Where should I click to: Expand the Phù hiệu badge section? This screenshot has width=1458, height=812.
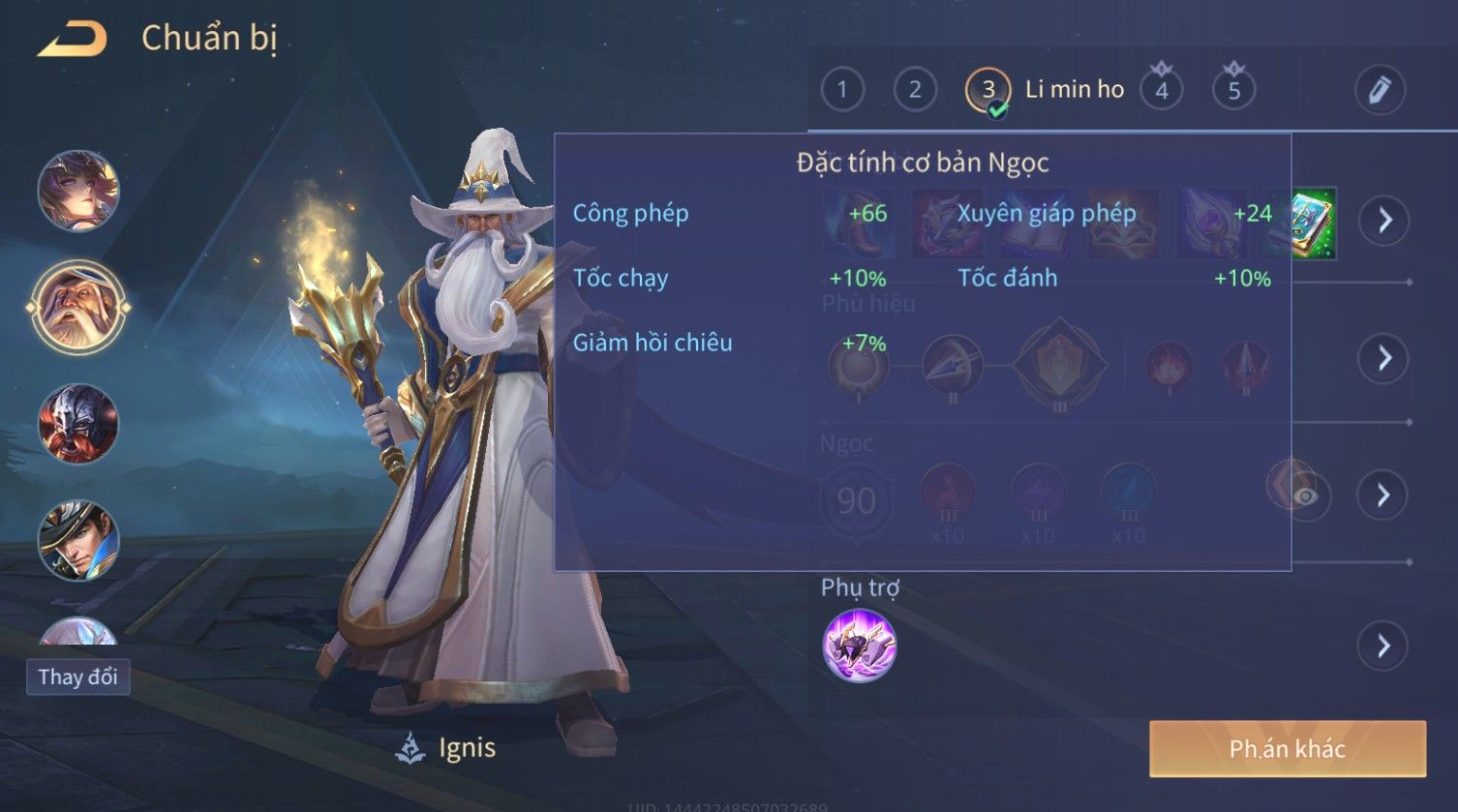point(1384,358)
